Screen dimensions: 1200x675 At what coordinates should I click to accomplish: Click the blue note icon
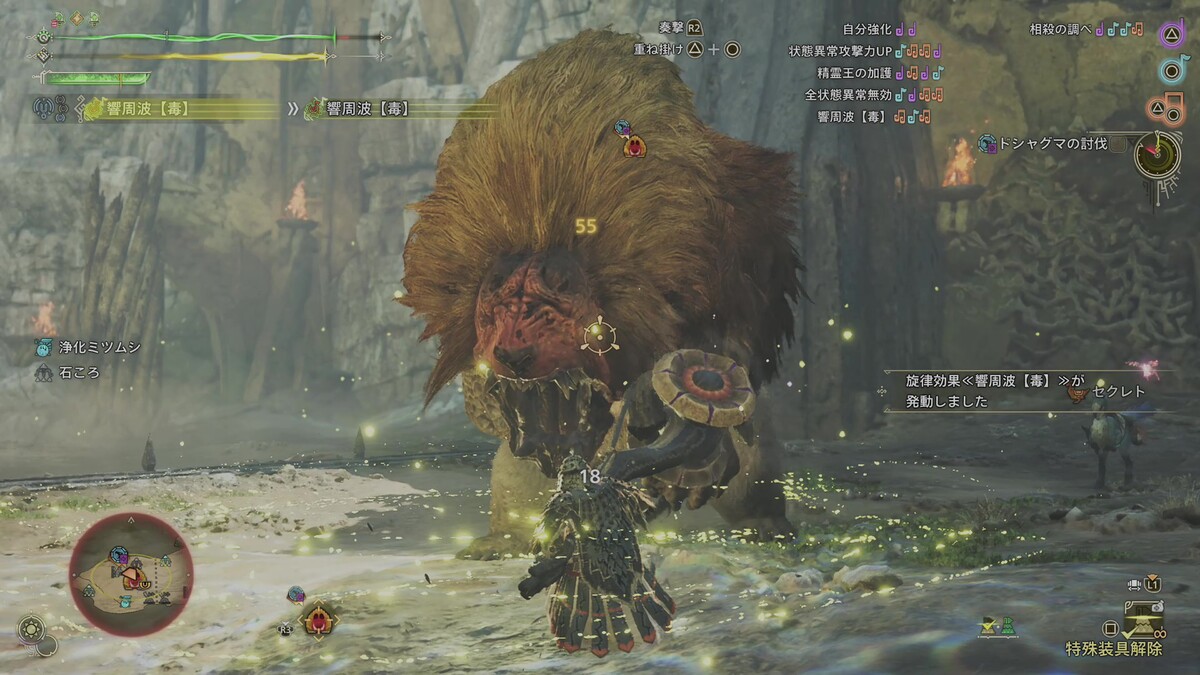click(1172, 69)
